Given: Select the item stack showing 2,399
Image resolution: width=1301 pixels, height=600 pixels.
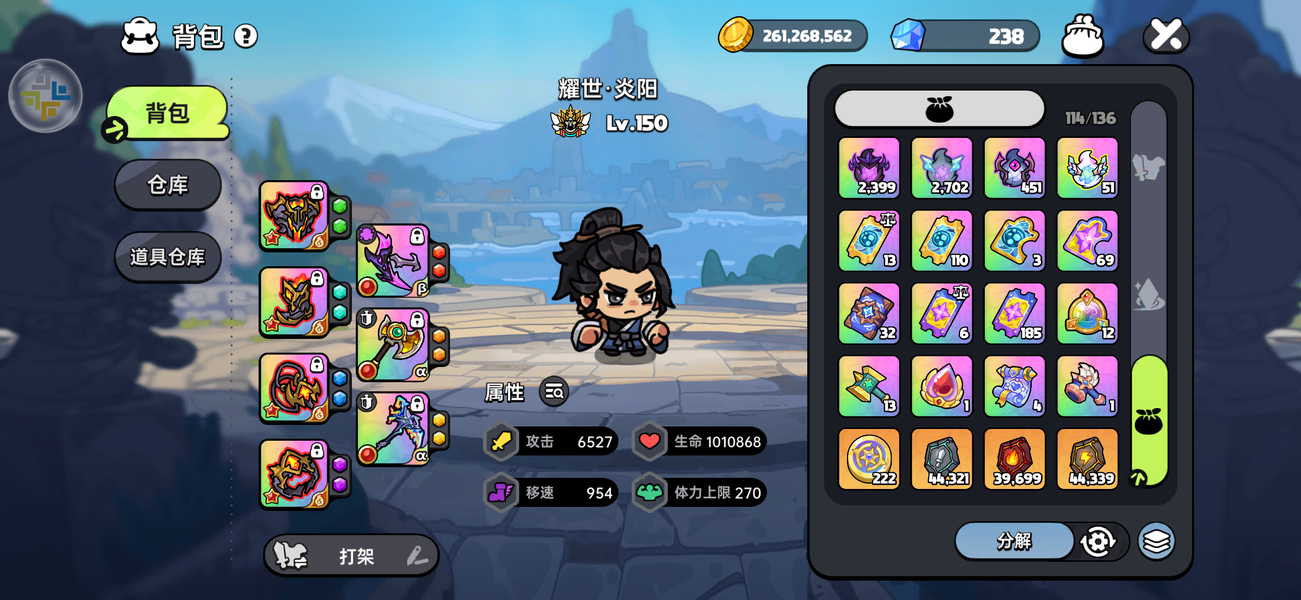Looking at the screenshot, I should 868,168.
